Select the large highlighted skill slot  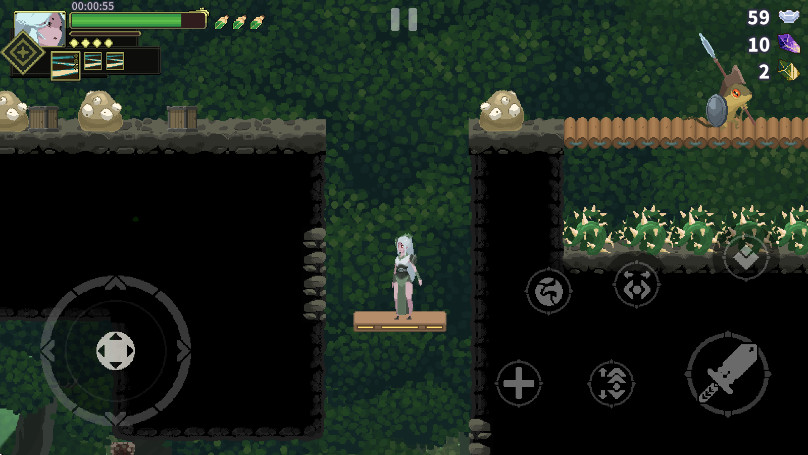point(65,64)
